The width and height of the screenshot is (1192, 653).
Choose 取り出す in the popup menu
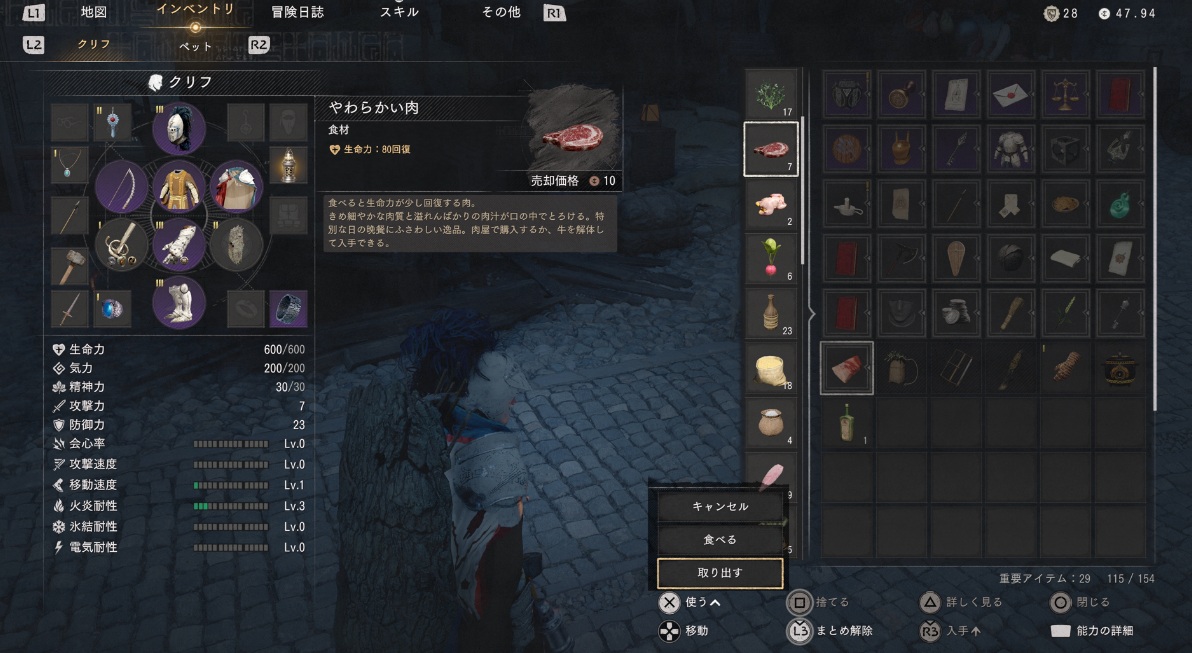[x=720, y=573]
